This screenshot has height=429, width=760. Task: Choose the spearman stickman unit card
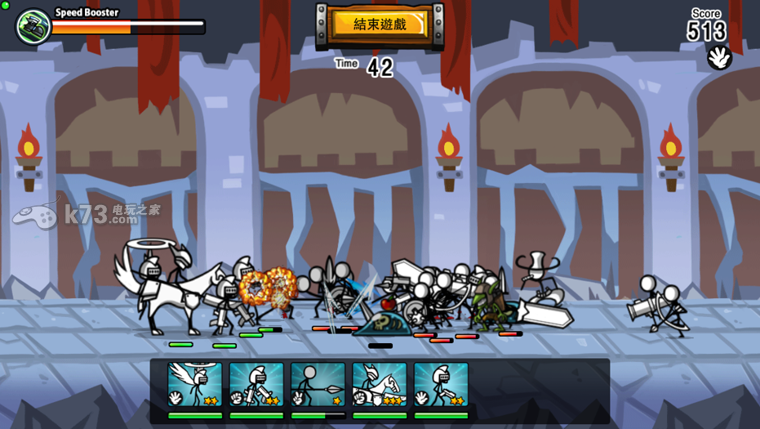click(318, 387)
